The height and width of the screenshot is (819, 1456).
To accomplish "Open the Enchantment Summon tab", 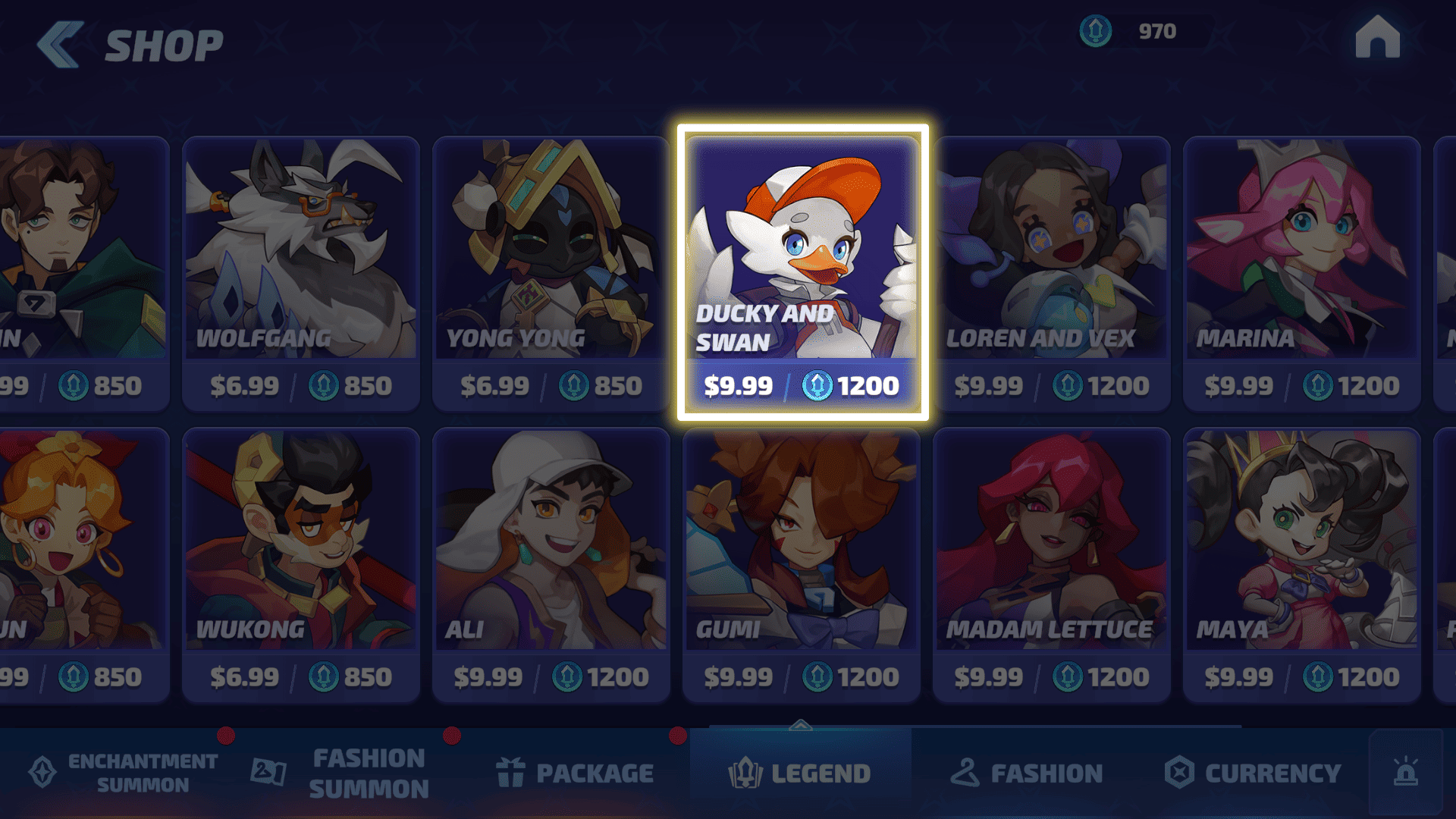I will tap(124, 773).
